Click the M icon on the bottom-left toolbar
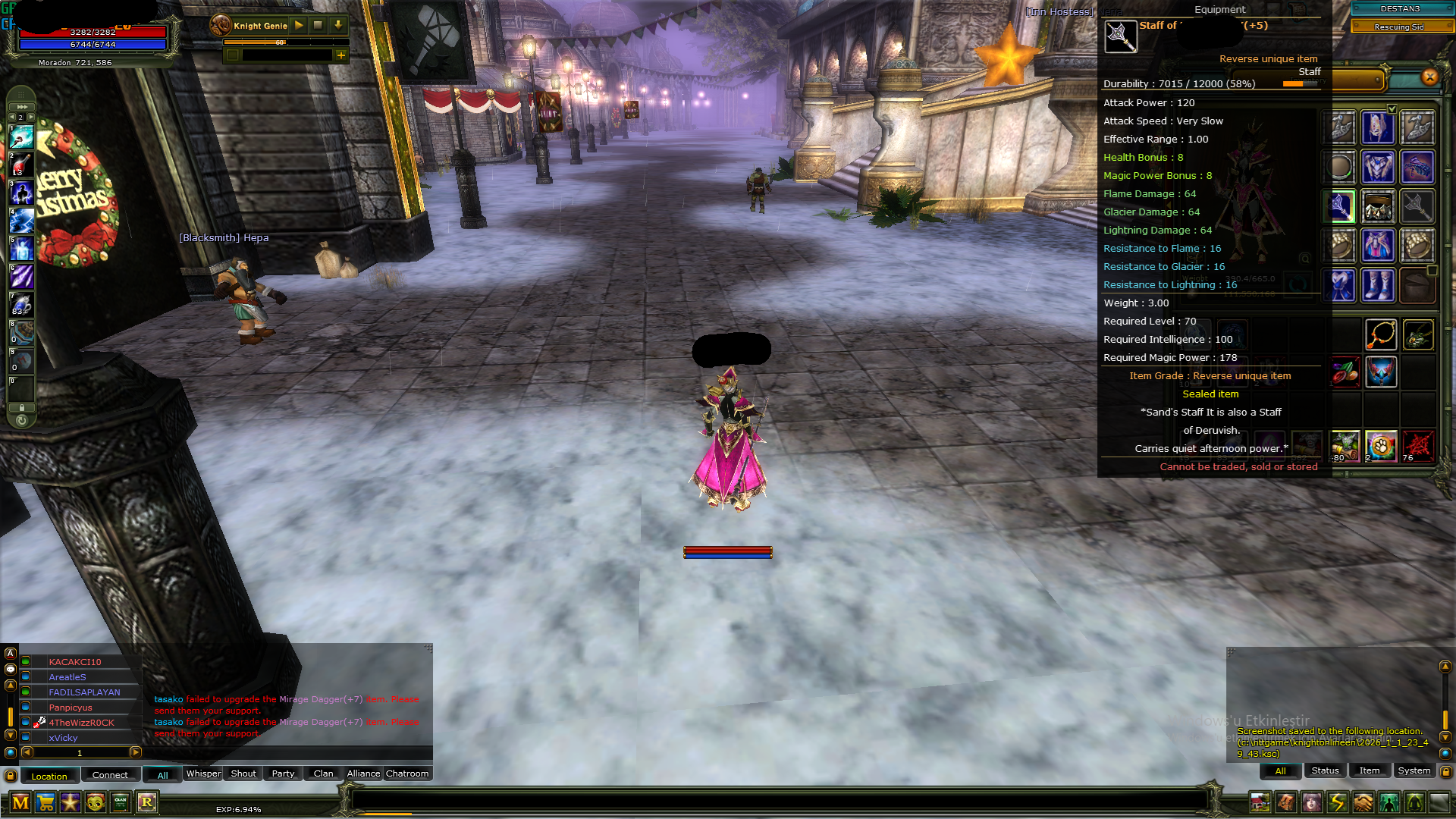This screenshot has width=1456, height=819. 20,802
